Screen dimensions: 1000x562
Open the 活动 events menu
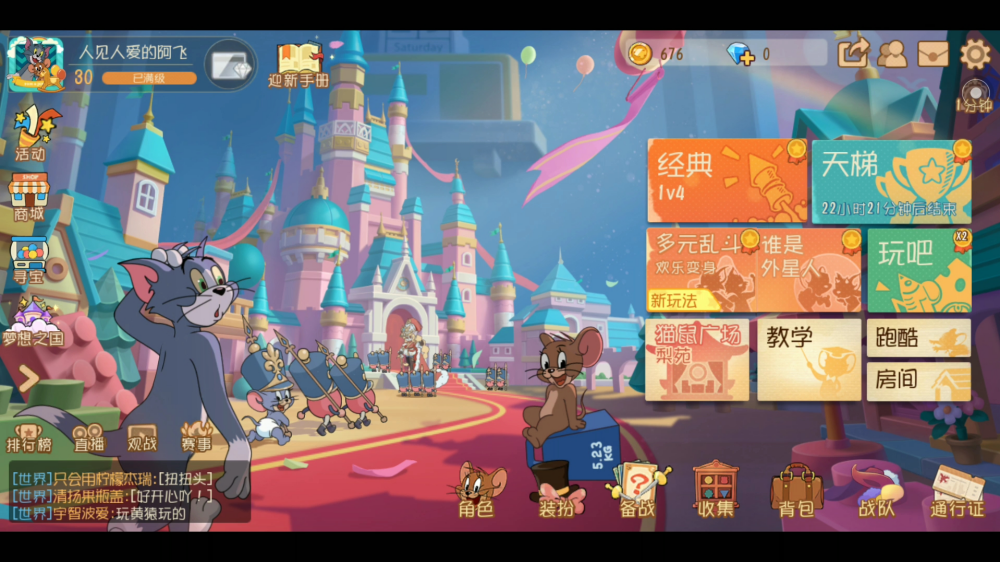31,133
